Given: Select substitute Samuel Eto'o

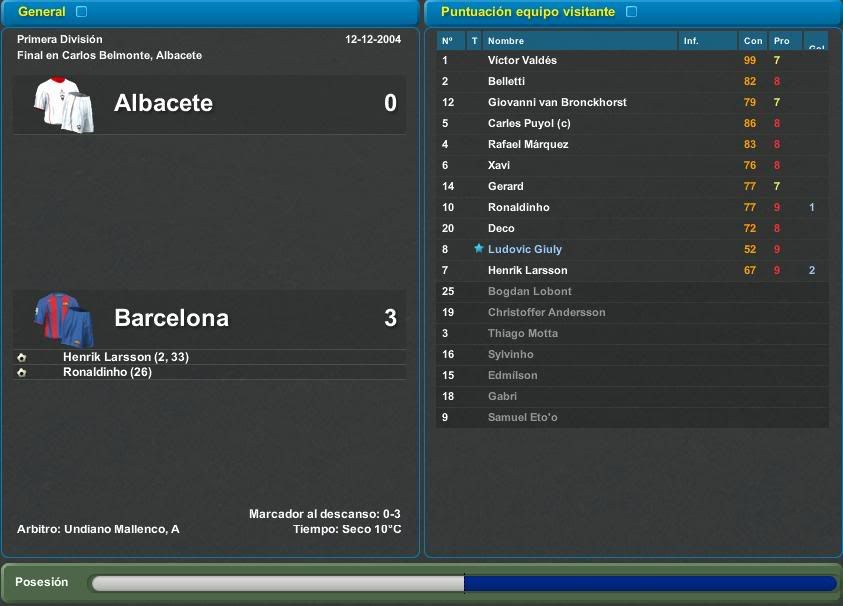Looking at the screenshot, I should coord(522,418).
